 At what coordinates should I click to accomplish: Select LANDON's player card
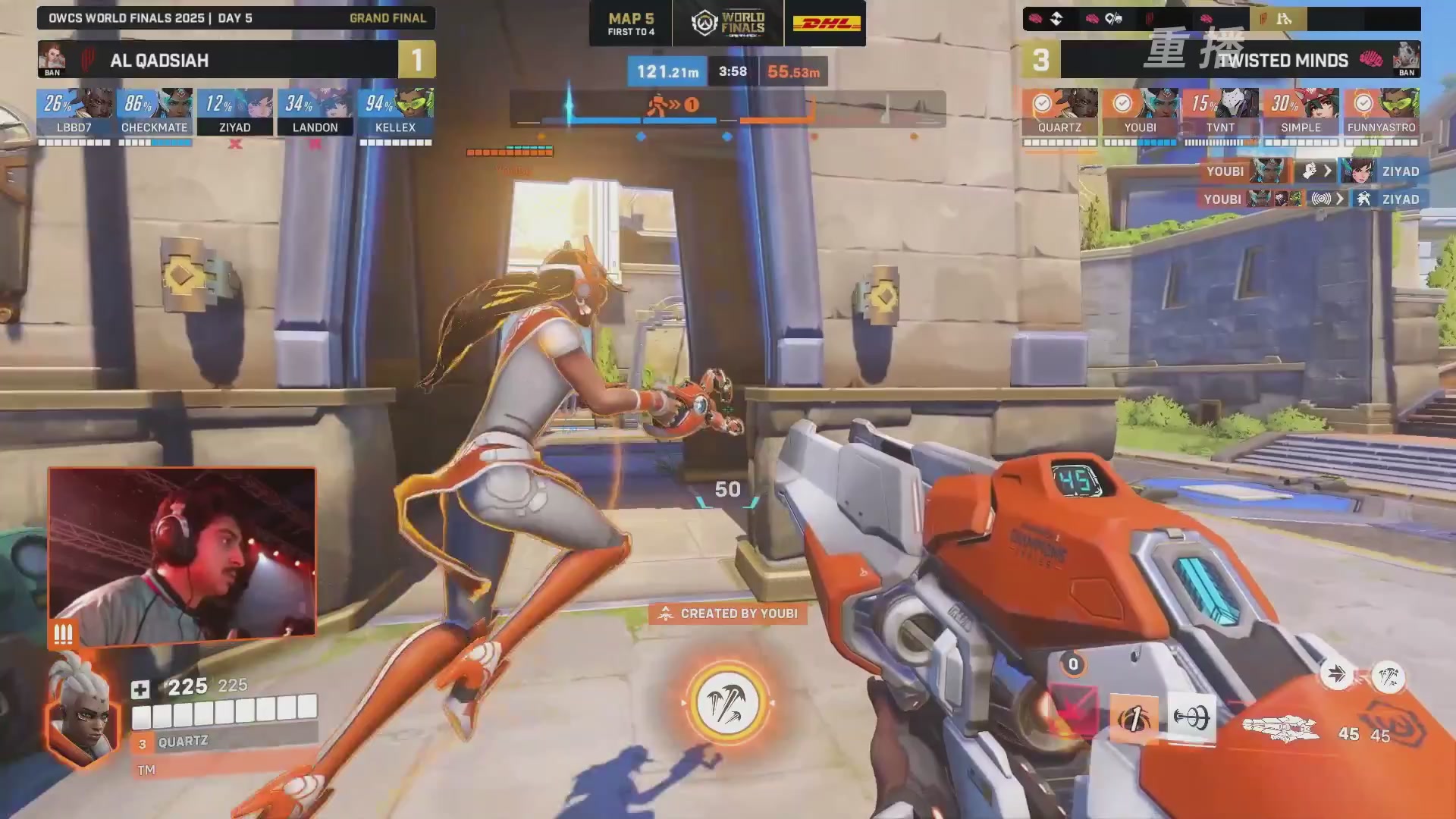pyautogui.click(x=315, y=112)
